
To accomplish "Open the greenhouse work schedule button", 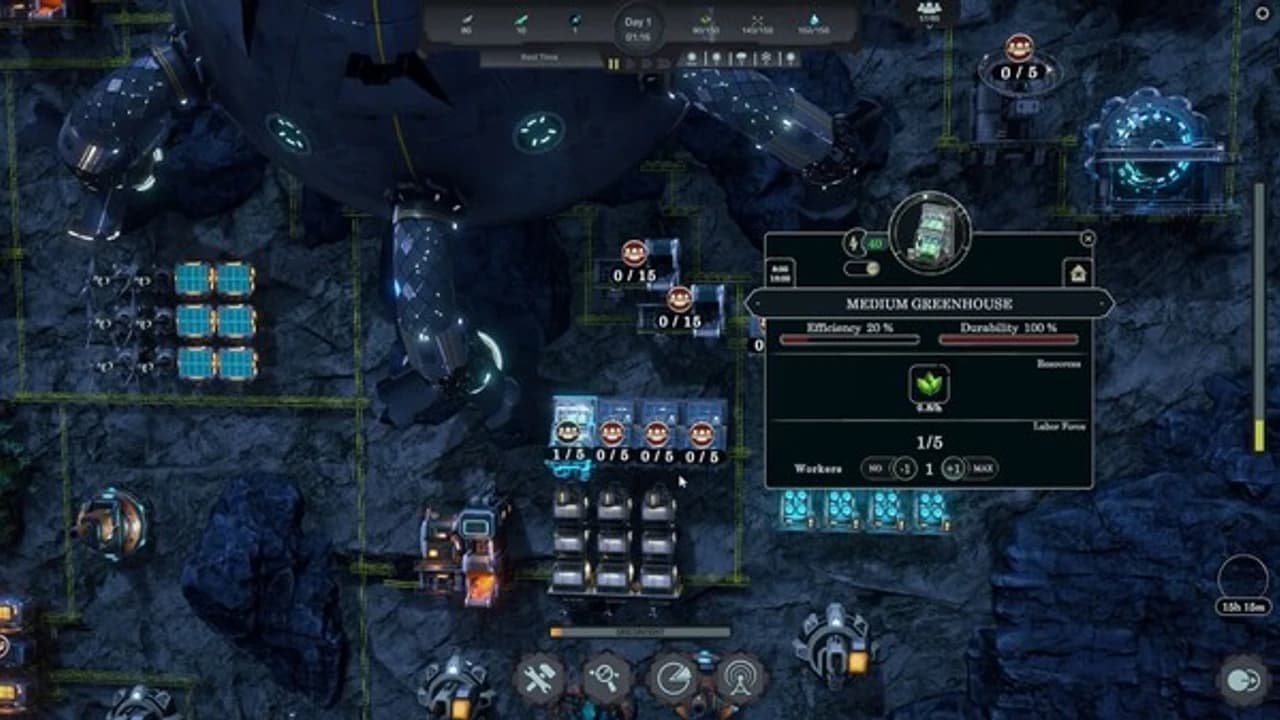I will [x=780, y=271].
